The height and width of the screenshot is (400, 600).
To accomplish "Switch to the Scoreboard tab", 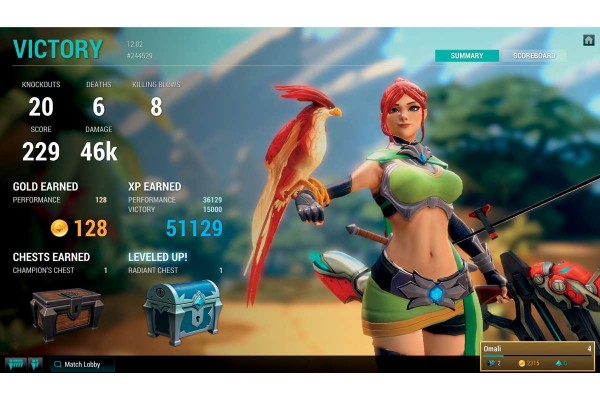I will click(x=532, y=56).
